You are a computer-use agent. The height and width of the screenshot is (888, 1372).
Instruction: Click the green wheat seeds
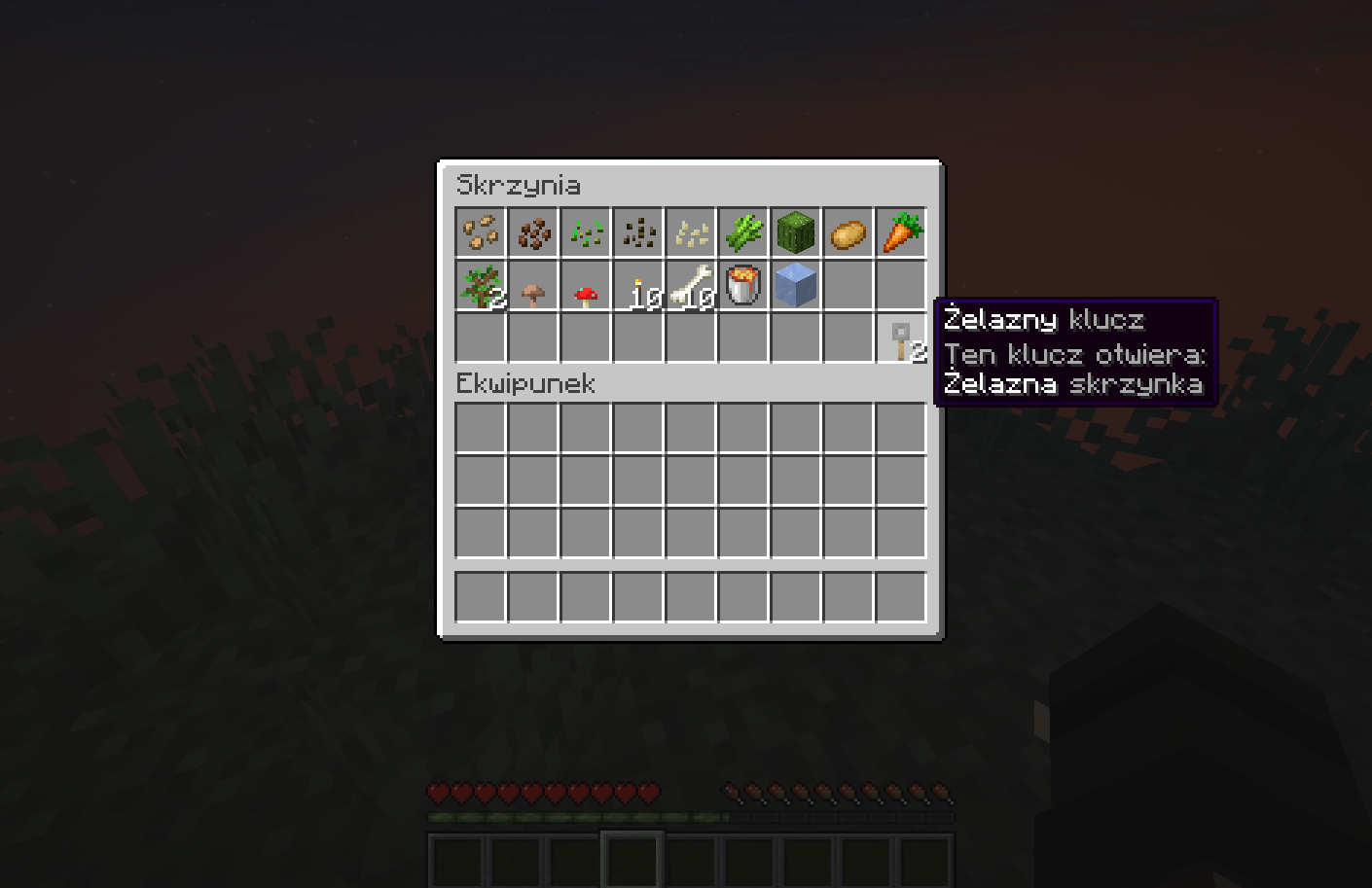585,231
